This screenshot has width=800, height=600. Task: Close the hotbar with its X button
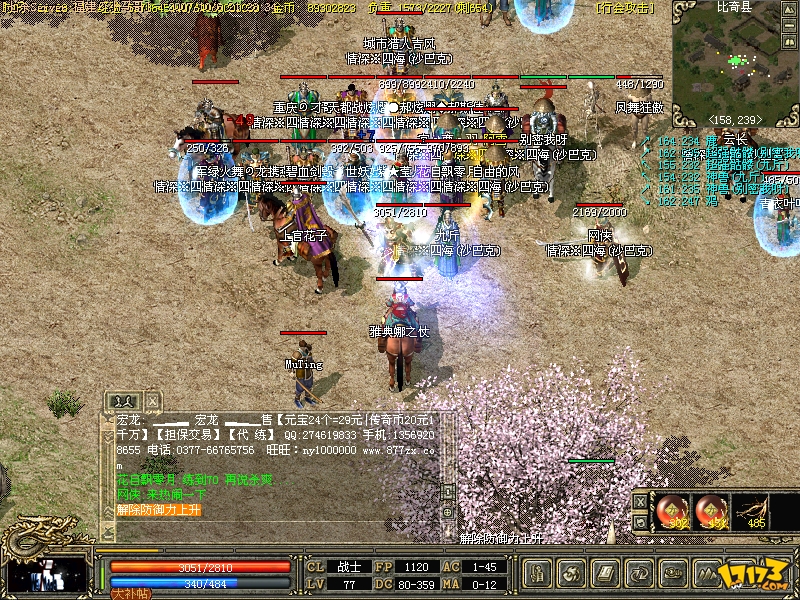pyautogui.click(x=640, y=501)
